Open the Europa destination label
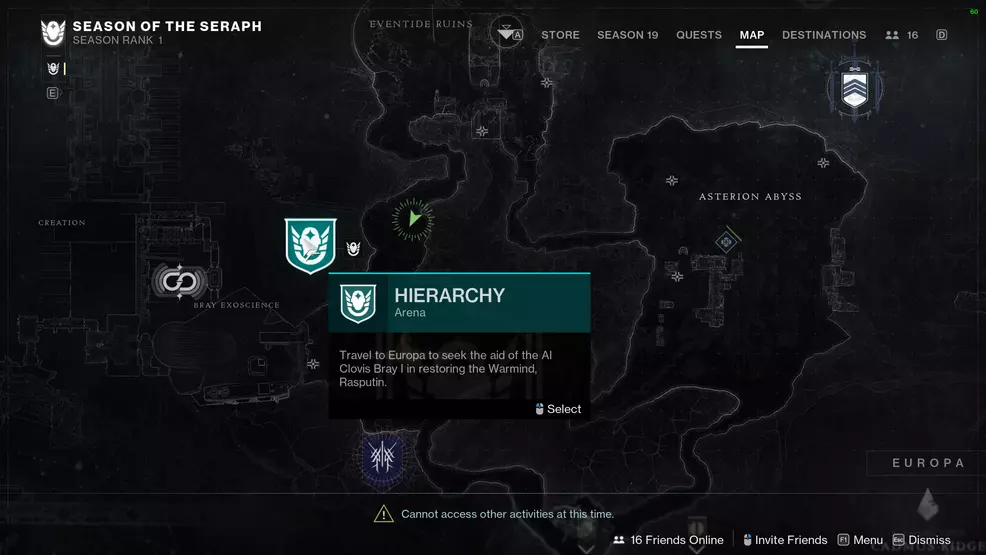 pos(928,463)
